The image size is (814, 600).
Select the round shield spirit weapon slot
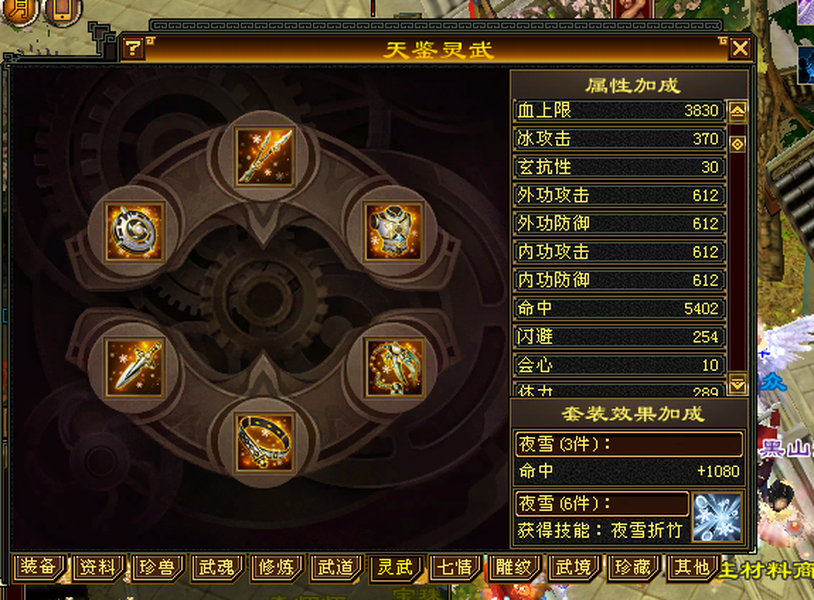(x=135, y=231)
